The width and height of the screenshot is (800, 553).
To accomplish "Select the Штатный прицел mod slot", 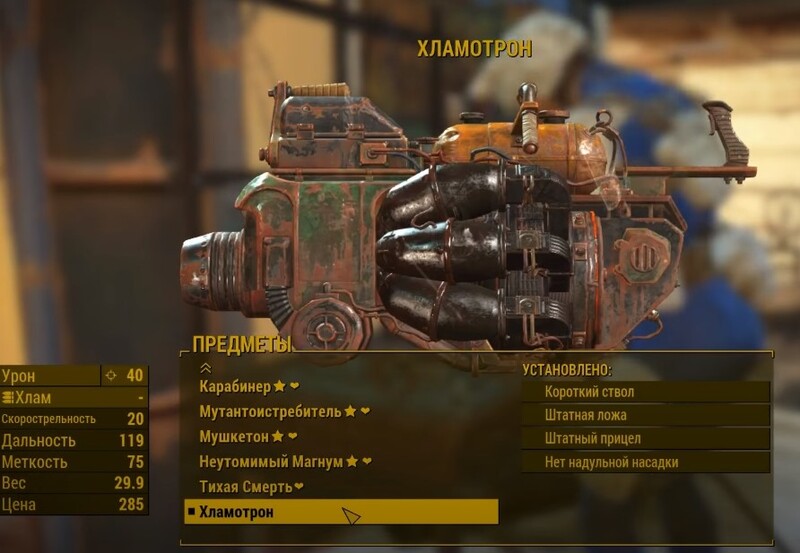I will tap(645, 438).
